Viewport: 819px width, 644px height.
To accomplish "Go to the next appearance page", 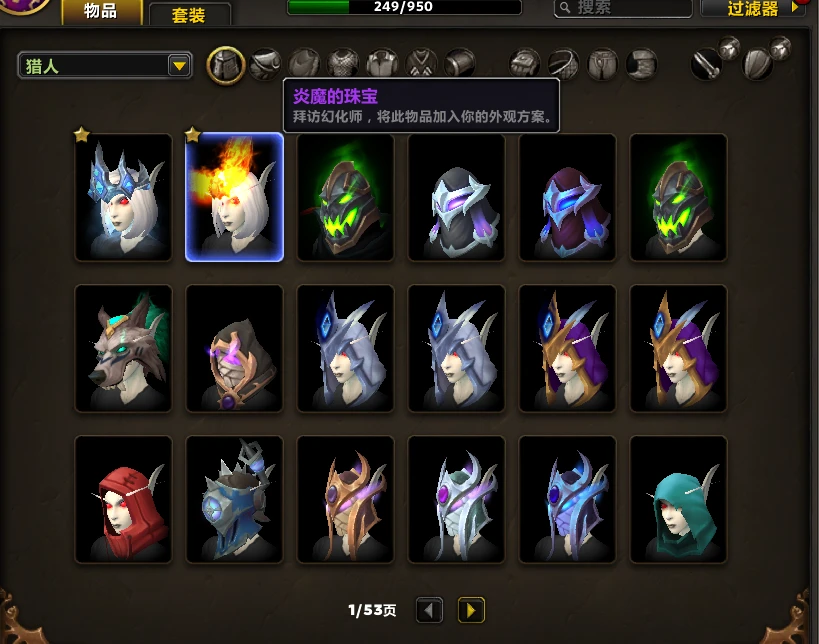I will (x=471, y=609).
